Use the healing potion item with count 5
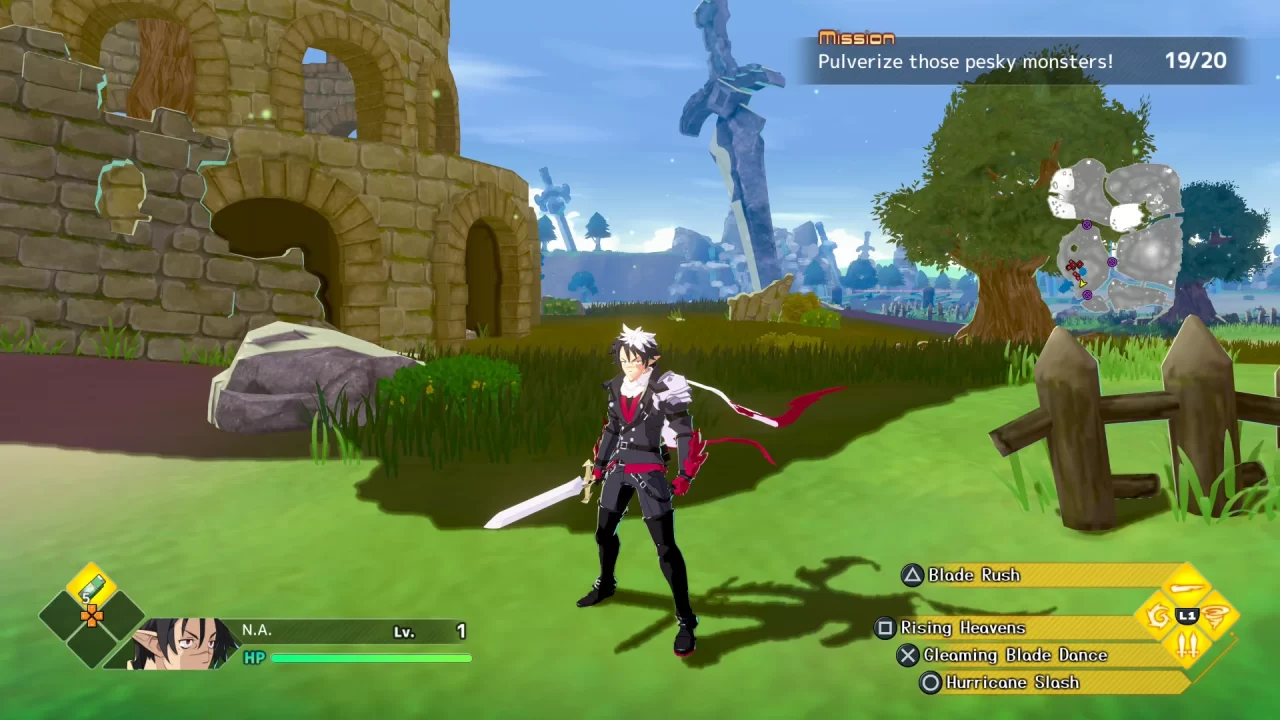This screenshot has height=720, width=1280. tap(90, 585)
